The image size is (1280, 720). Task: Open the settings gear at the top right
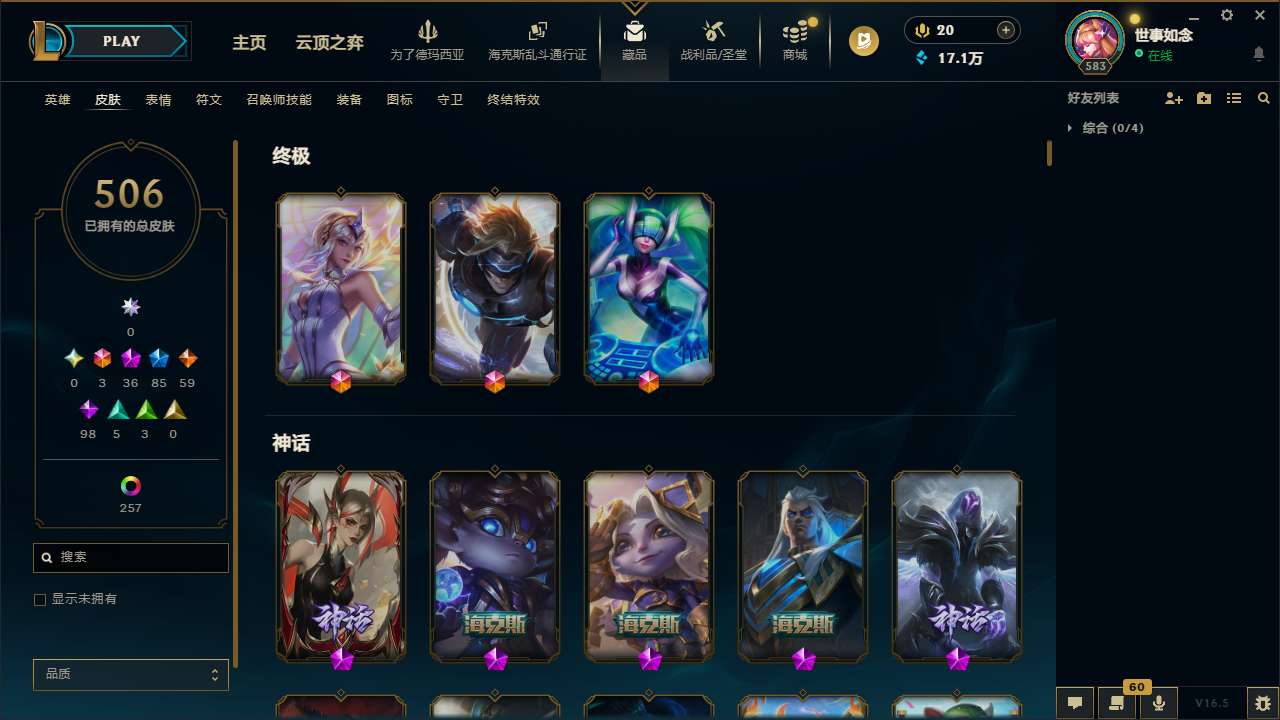tap(1226, 15)
